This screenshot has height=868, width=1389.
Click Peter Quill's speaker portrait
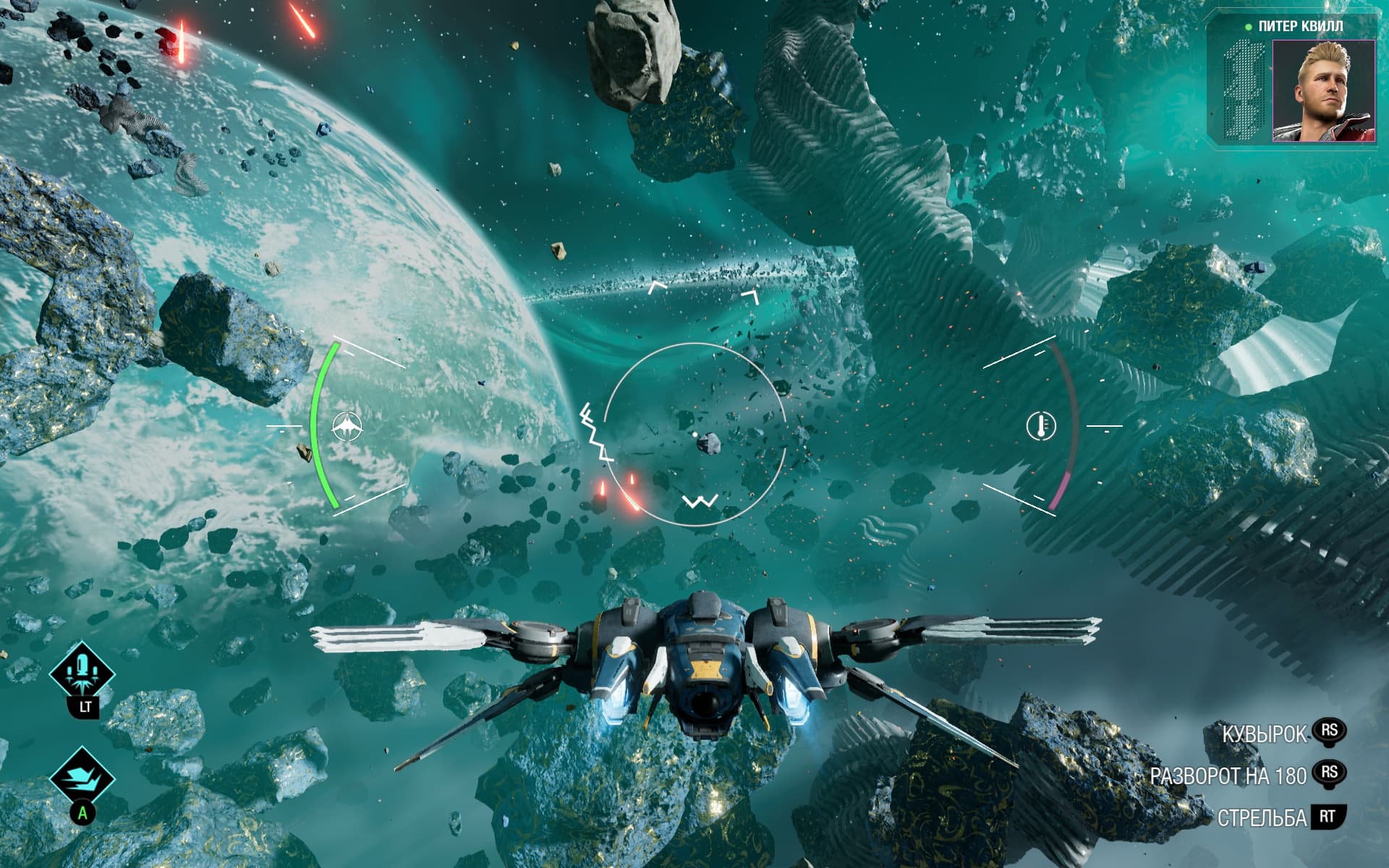point(1323,90)
